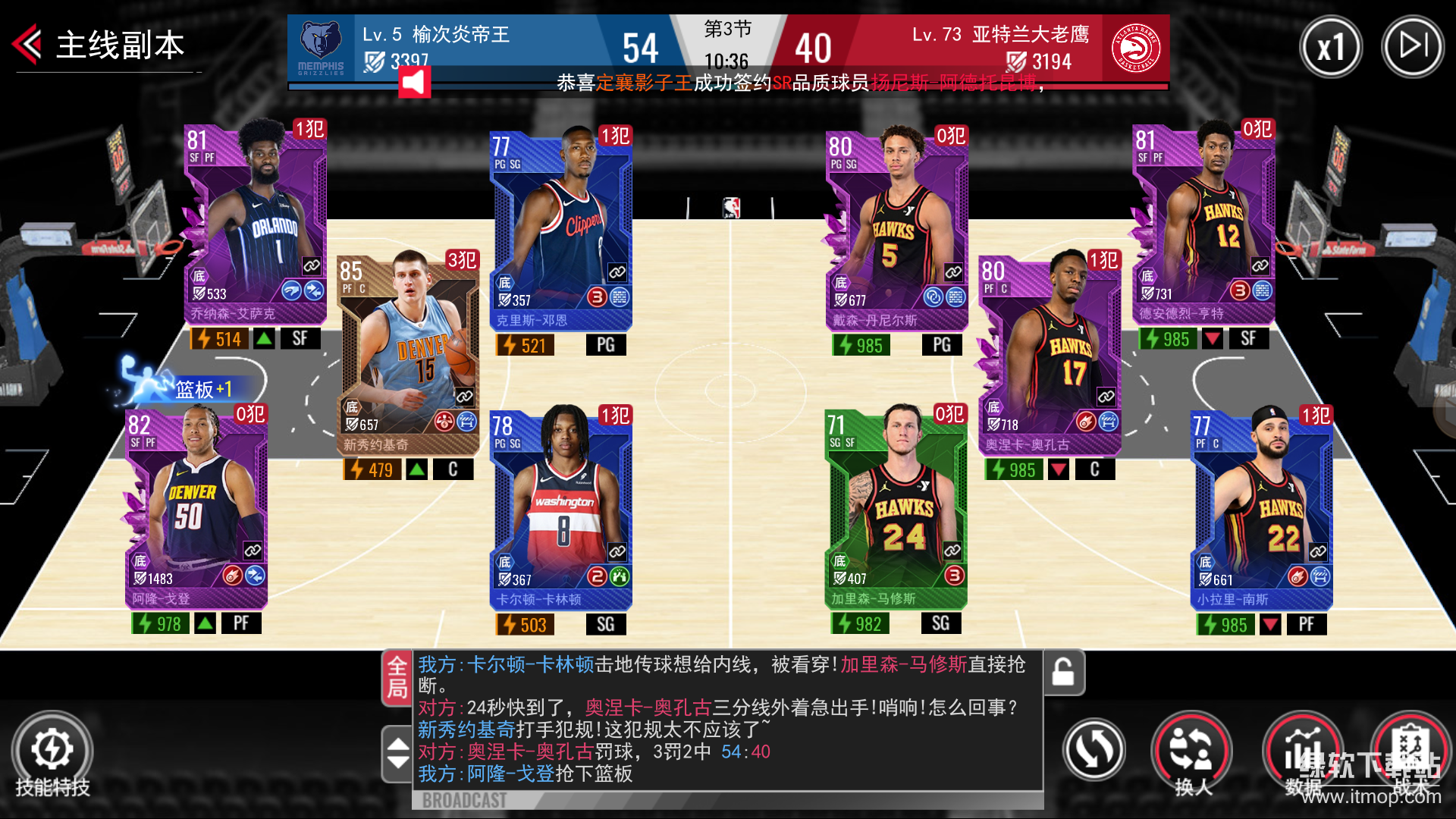The image size is (1456, 819).
Task: Click the red down arrow under 奥涅卡-奥孔古
Action: 1058,469
